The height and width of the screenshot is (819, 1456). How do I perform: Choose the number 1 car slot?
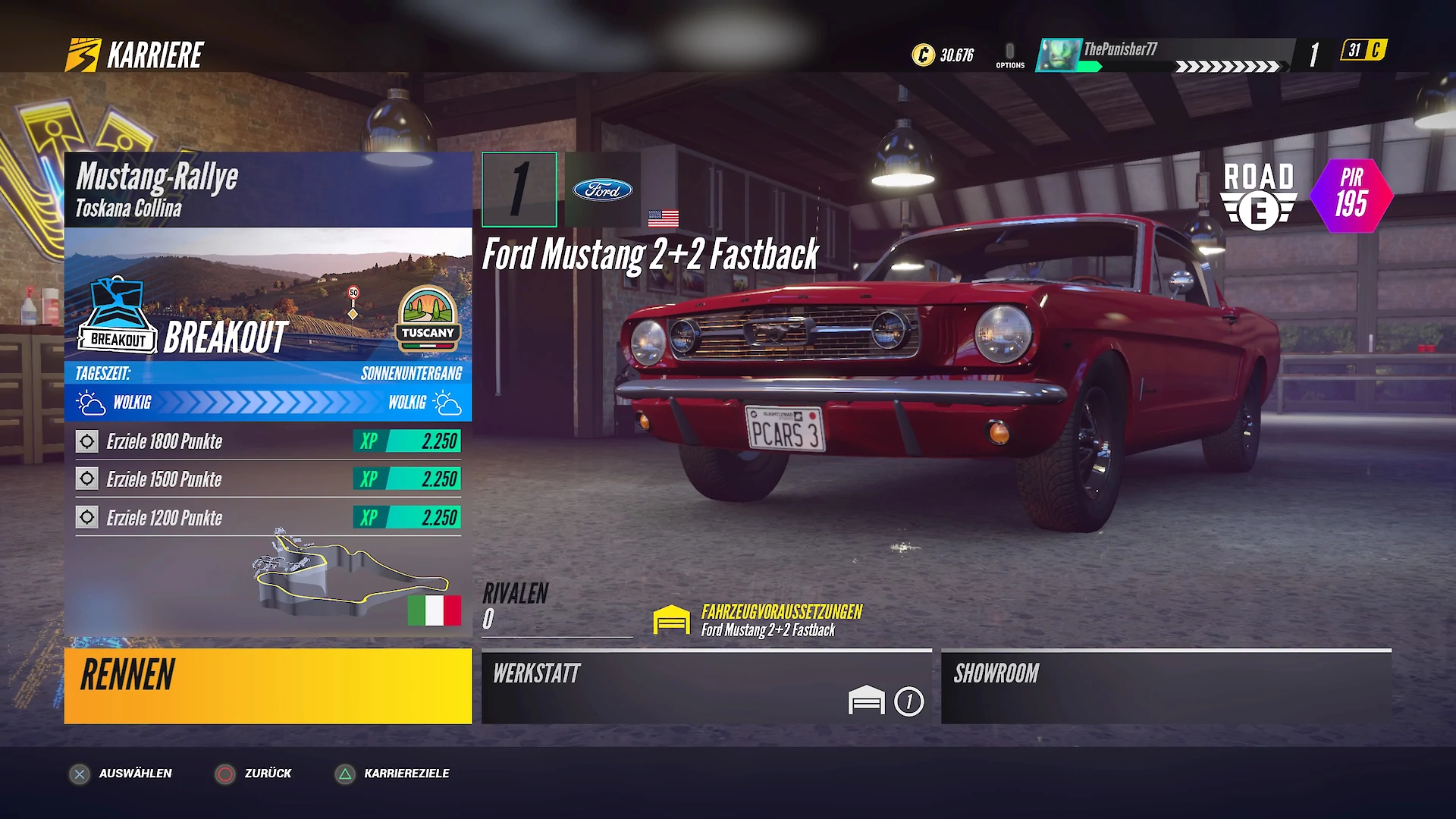[x=519, y=190]
